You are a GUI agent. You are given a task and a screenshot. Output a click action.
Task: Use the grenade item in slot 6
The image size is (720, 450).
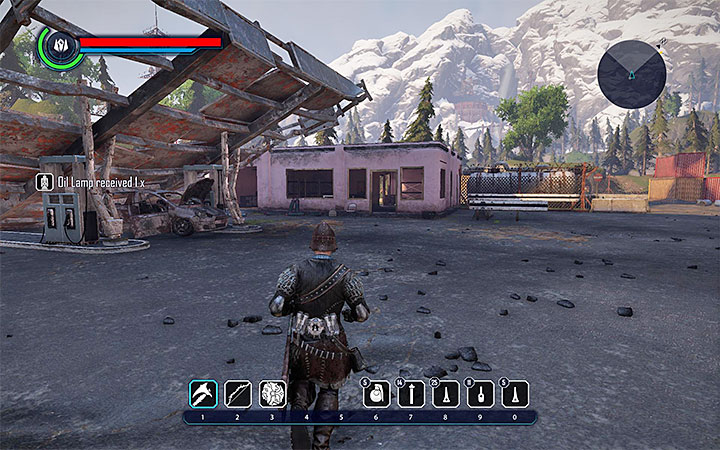coord(376,394)
